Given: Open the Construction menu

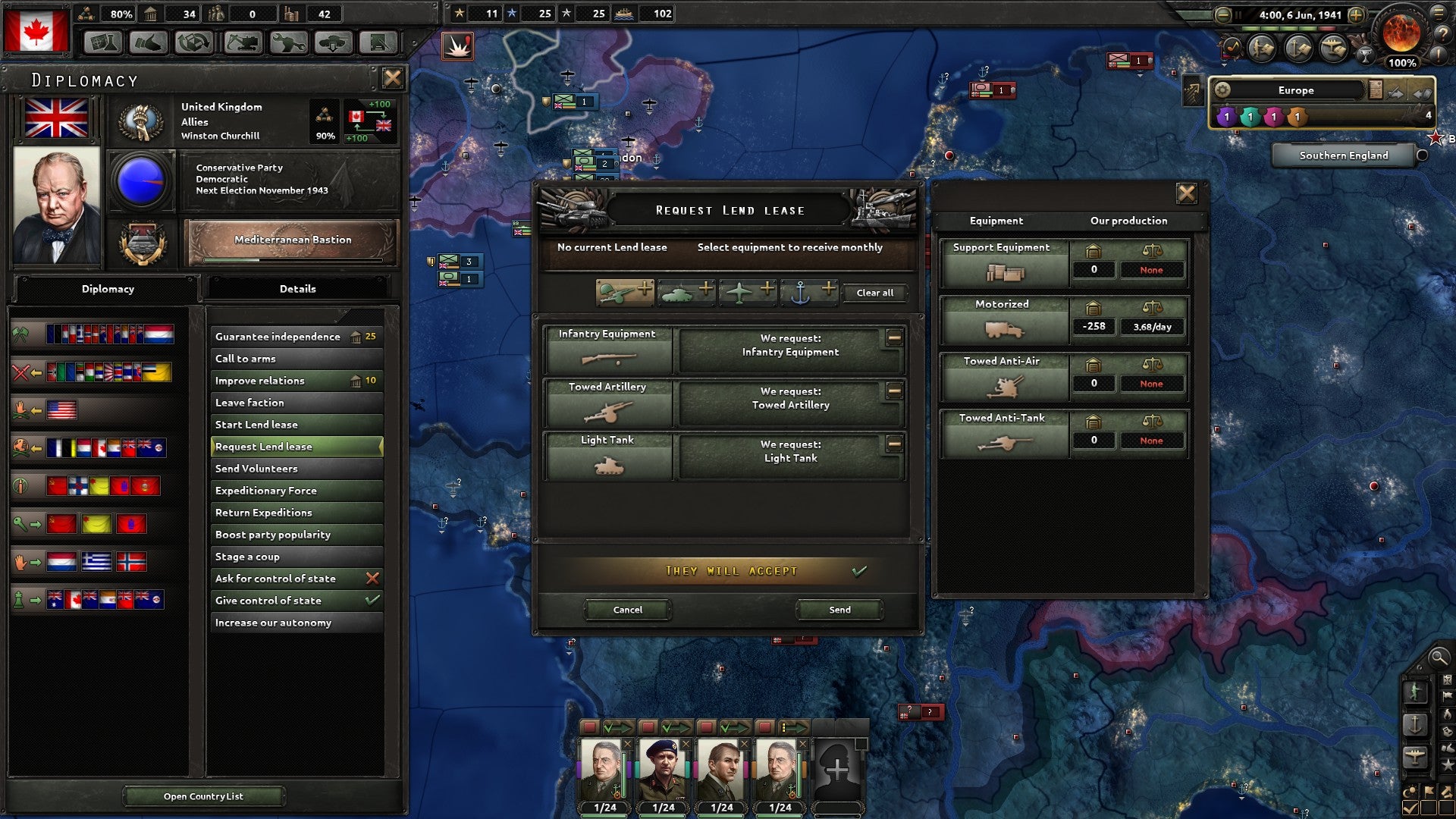Looking at the screenshot, I should (243, 42).
